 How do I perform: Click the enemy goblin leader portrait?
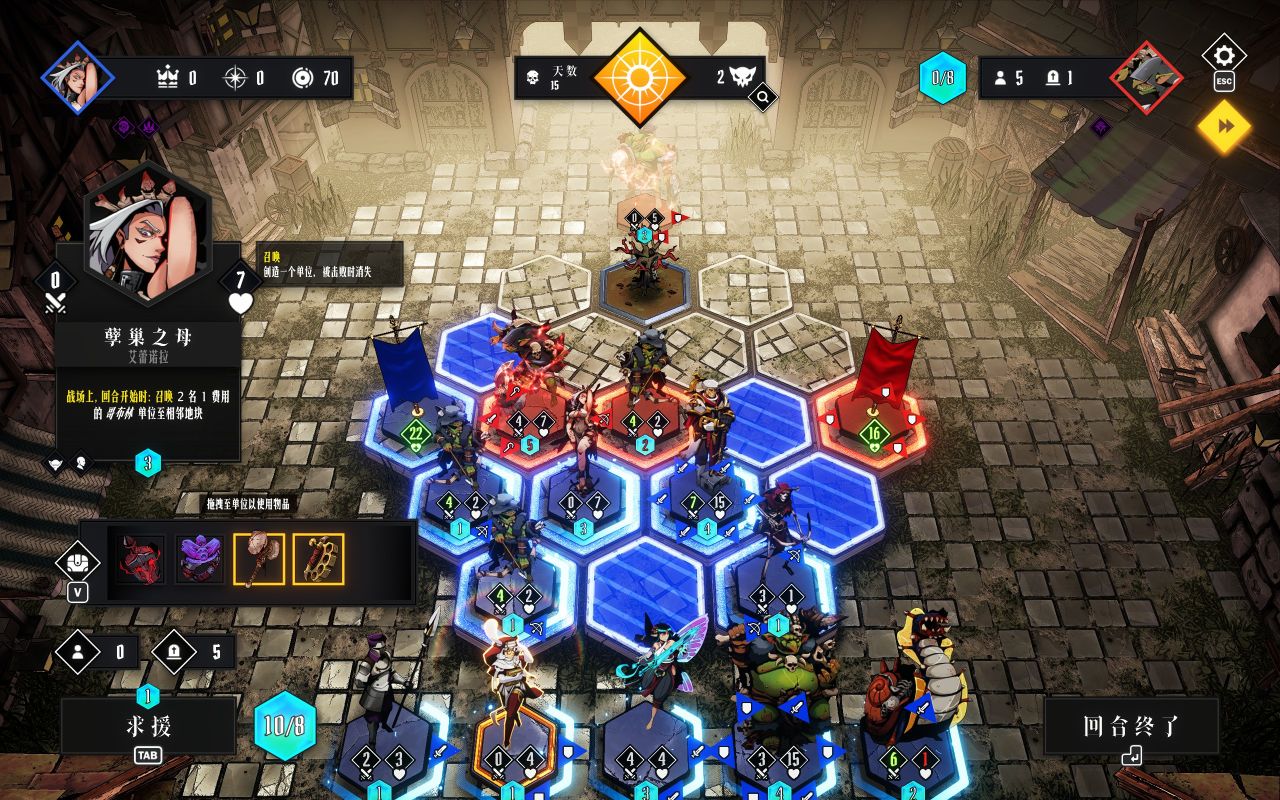[x=1146, y=78]
